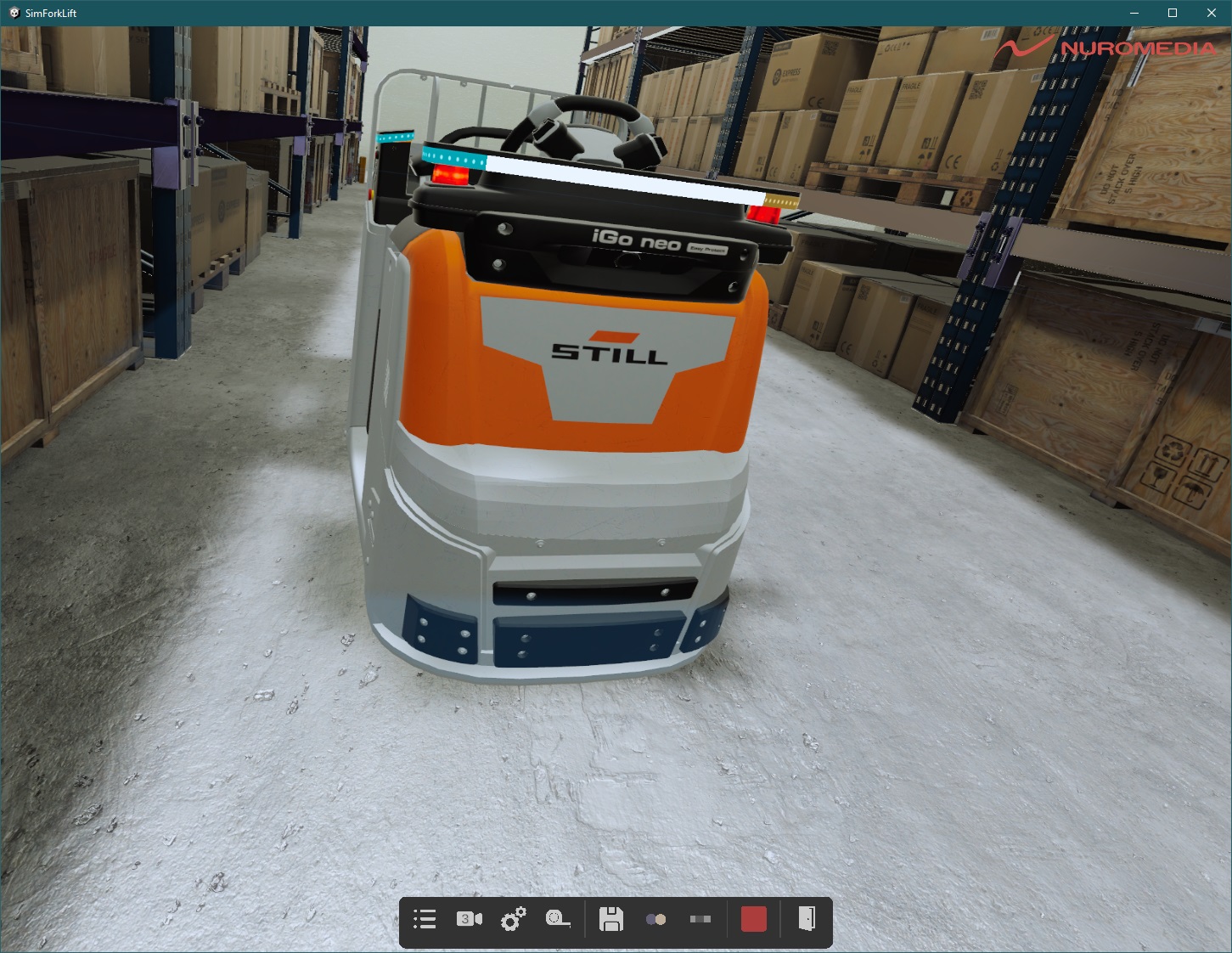Click the red square stop button
Viewport: 1232px width, 953px height.
(x=754, y=919)
